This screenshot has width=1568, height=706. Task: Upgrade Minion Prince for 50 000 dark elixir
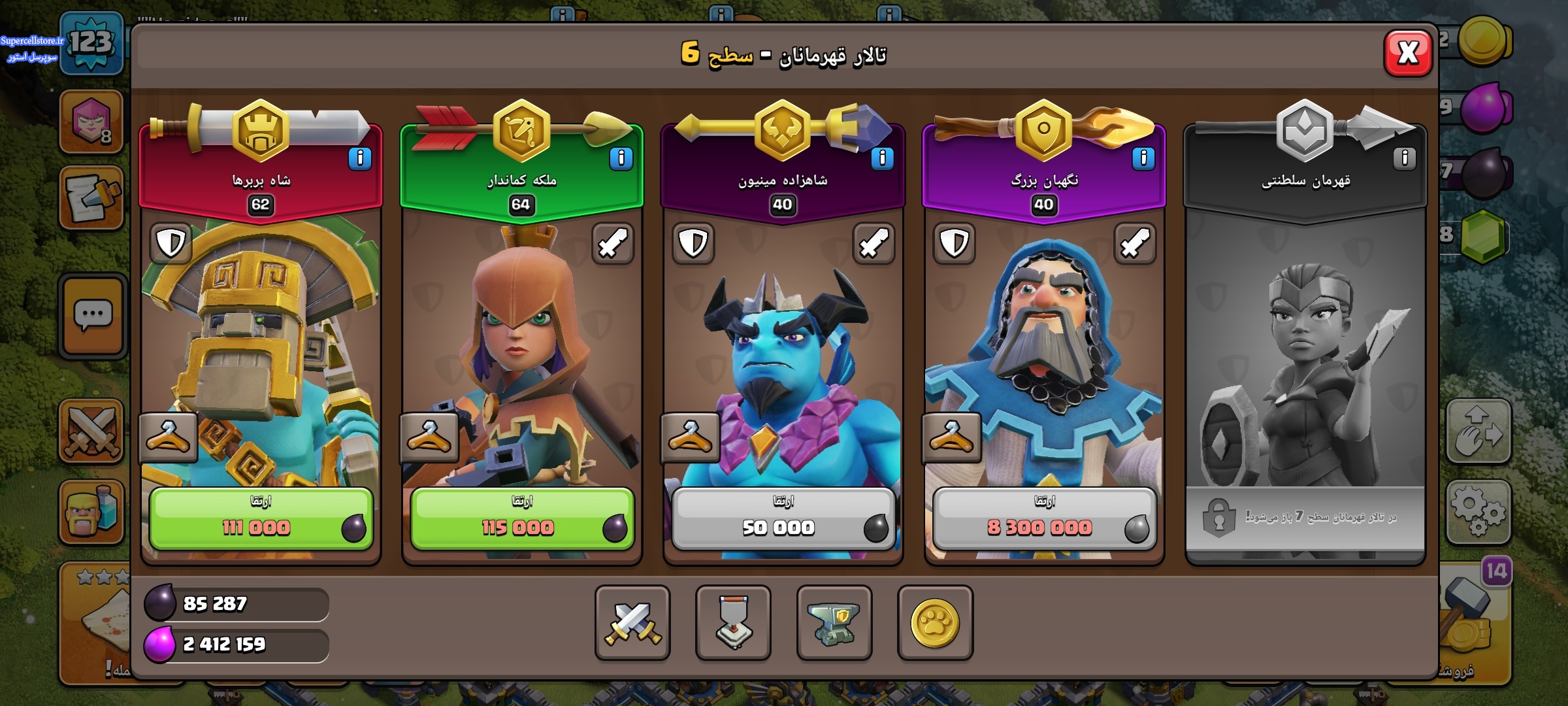(x=783, y=518)
